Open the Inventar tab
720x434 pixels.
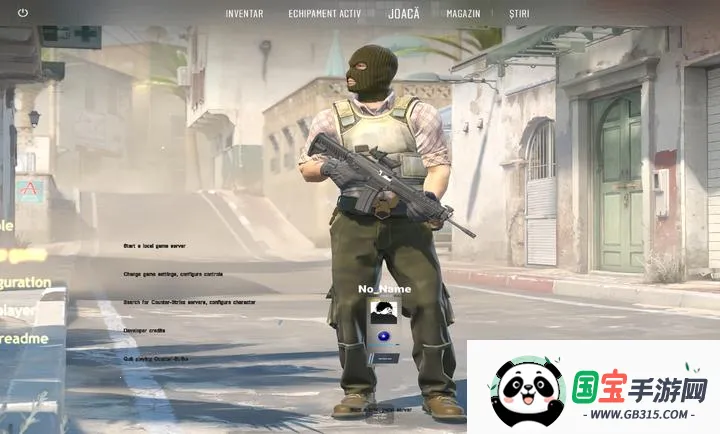pyautogui.click(x=244, y=14)
